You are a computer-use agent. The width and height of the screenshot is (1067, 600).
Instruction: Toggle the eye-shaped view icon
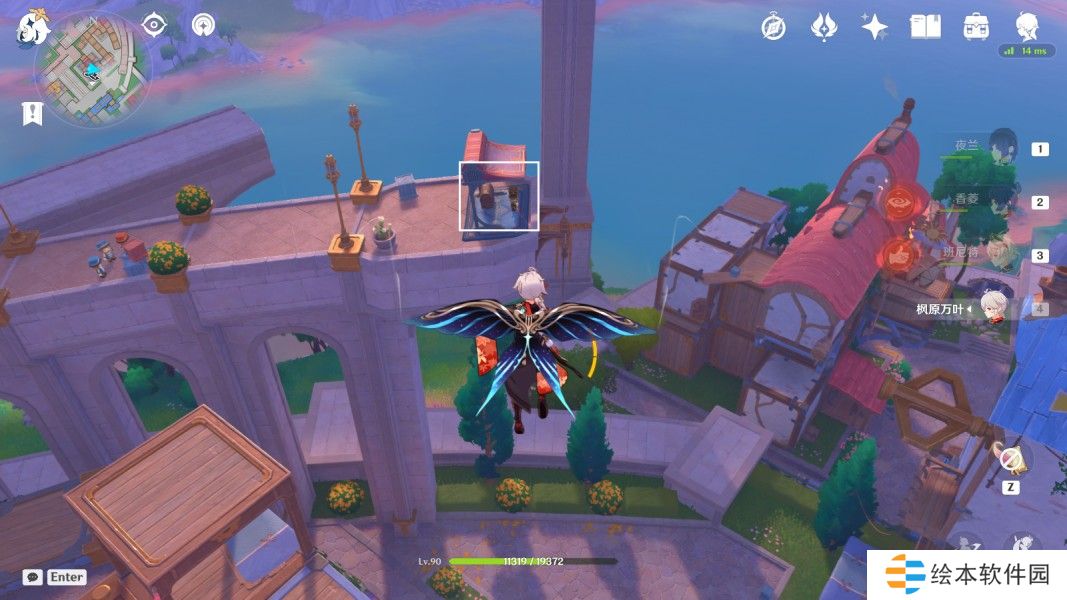click(153, 25)
